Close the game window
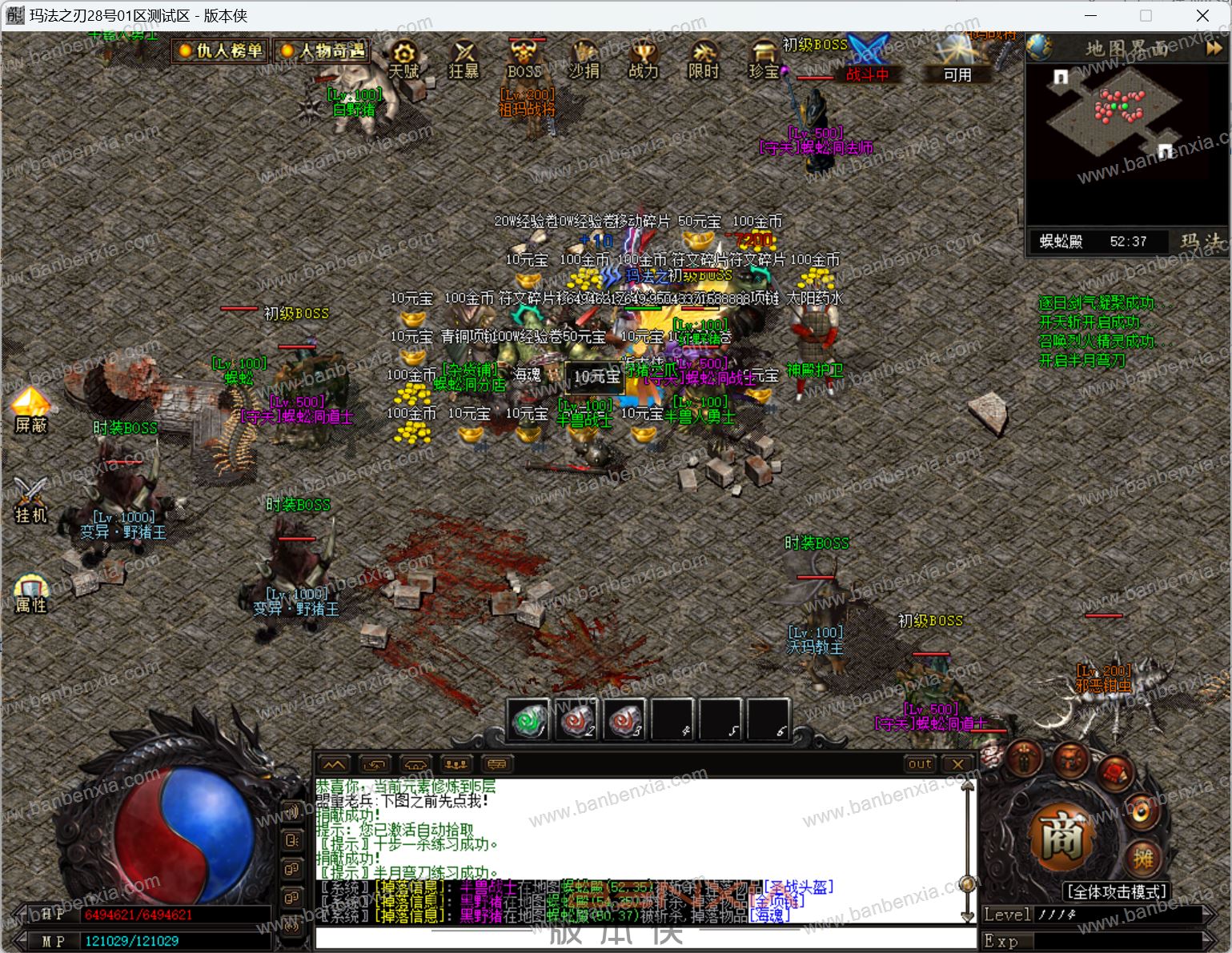 pos(1202,16)
